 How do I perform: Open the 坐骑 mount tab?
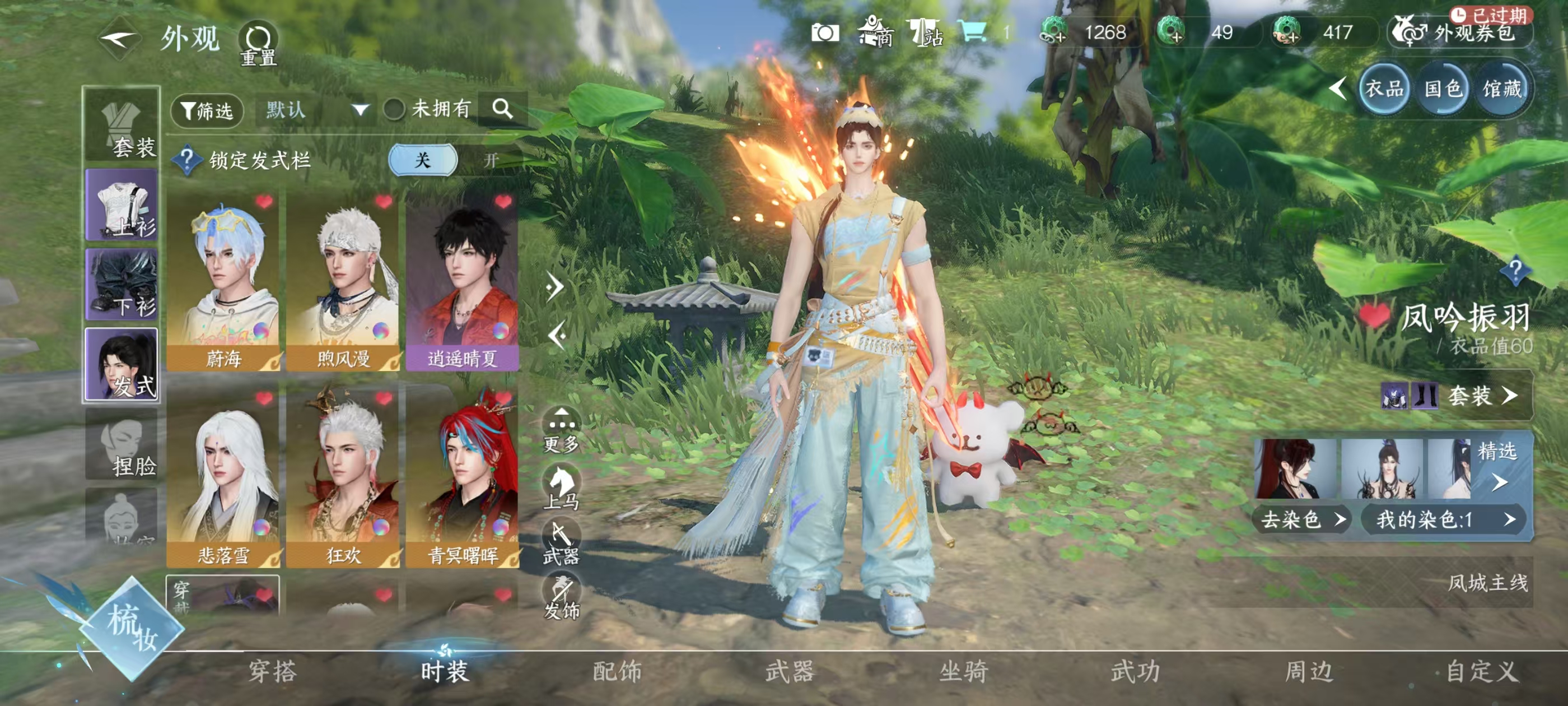[x=963, y=671]
